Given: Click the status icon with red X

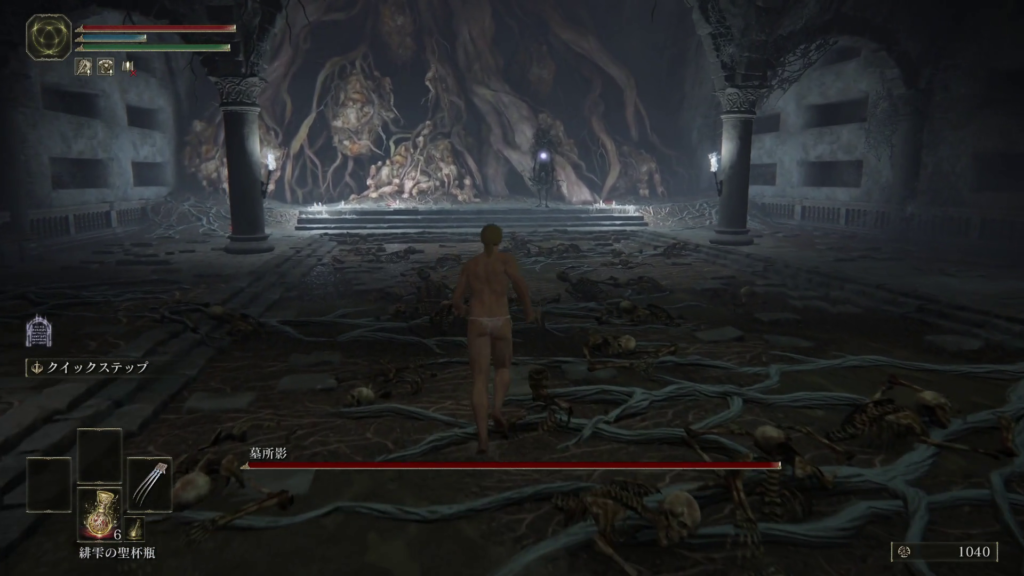Looking at the screenshot, I should click(129, 67).
